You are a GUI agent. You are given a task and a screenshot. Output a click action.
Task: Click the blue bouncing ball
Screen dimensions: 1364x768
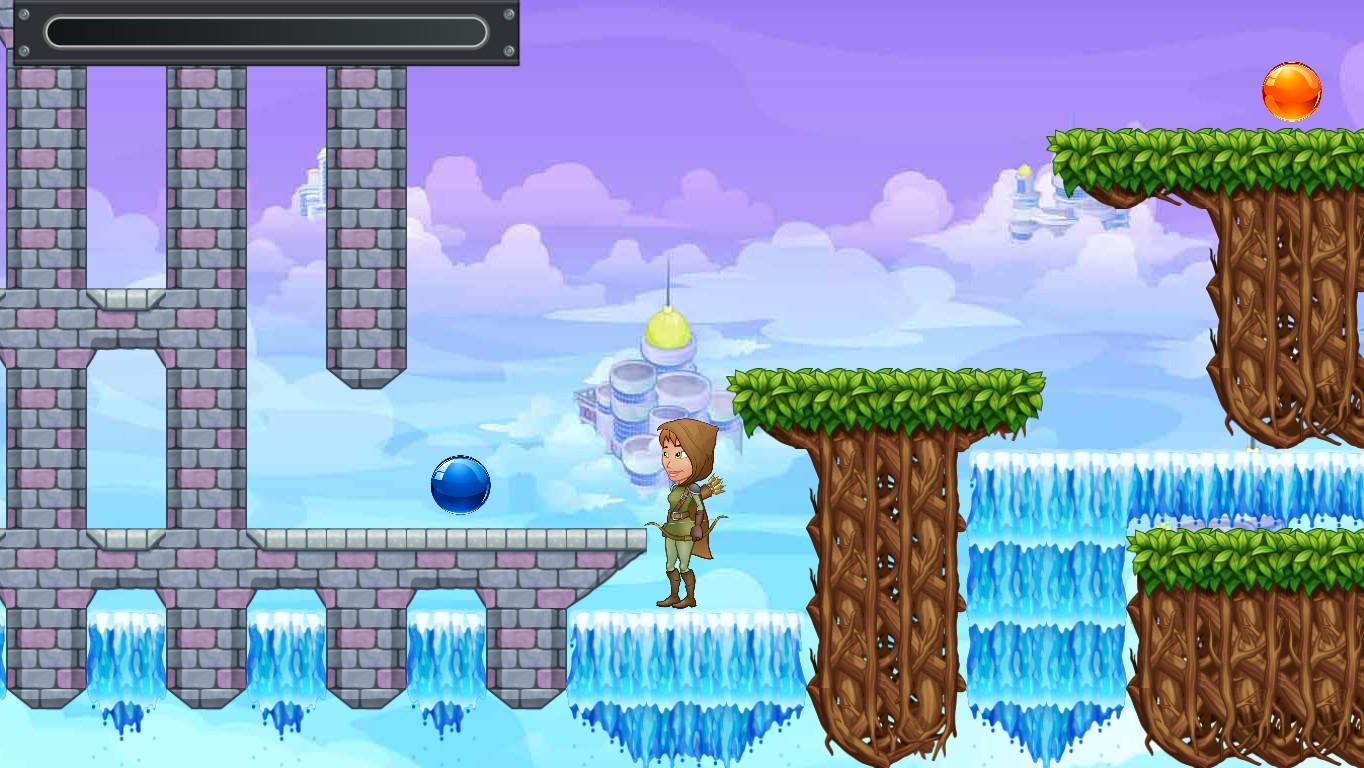(460, 485)
